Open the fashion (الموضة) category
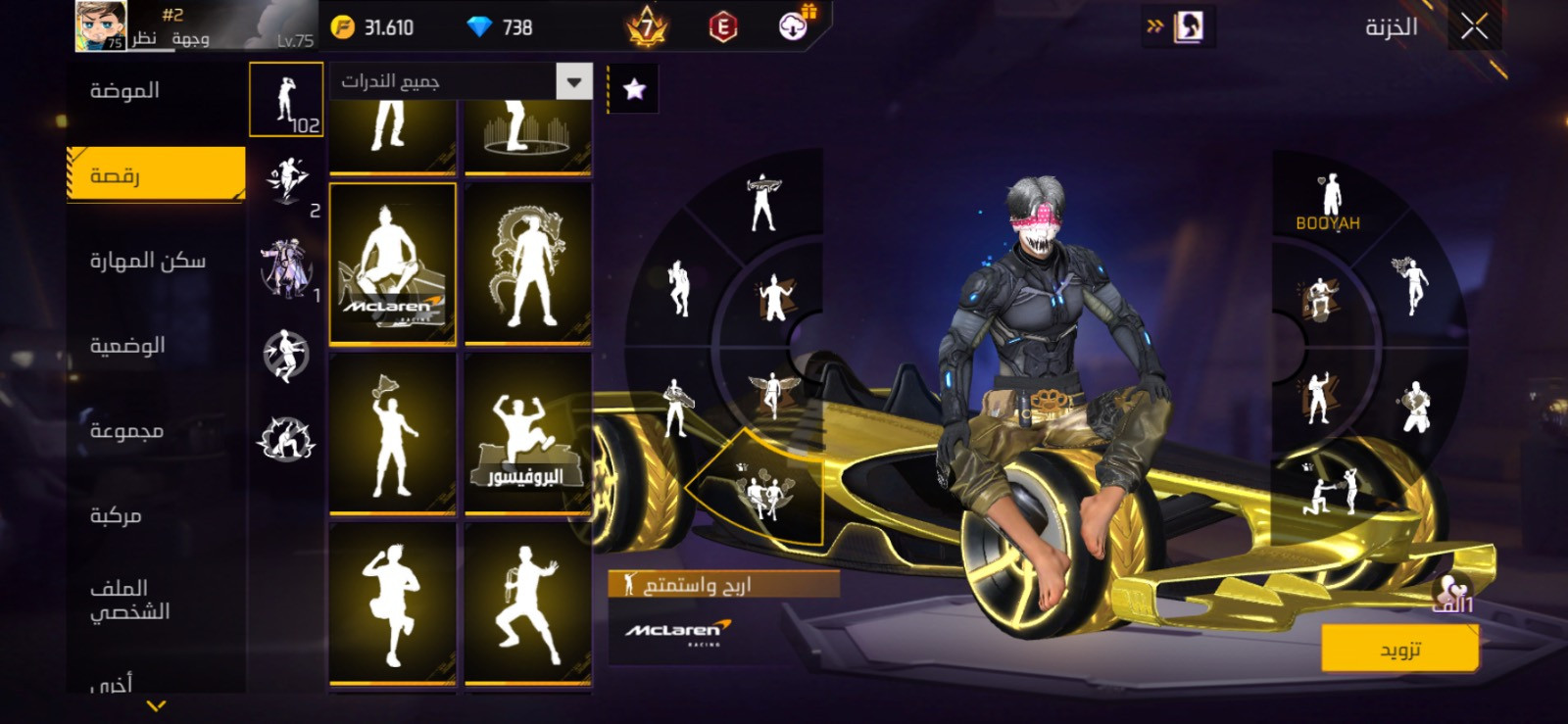The image size is (1568, 724). (124, 91)
